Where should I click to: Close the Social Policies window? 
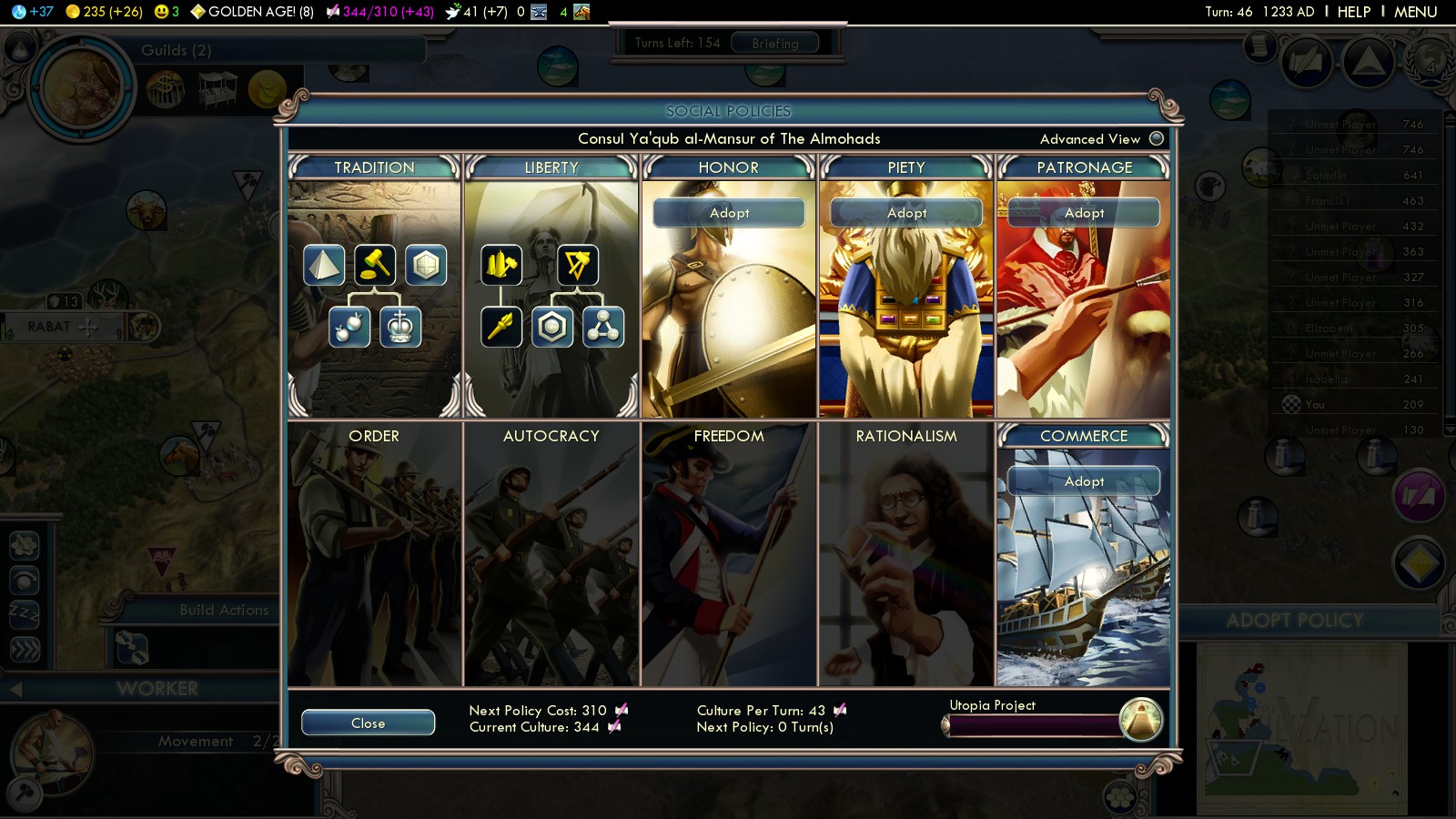pos(368,723)
